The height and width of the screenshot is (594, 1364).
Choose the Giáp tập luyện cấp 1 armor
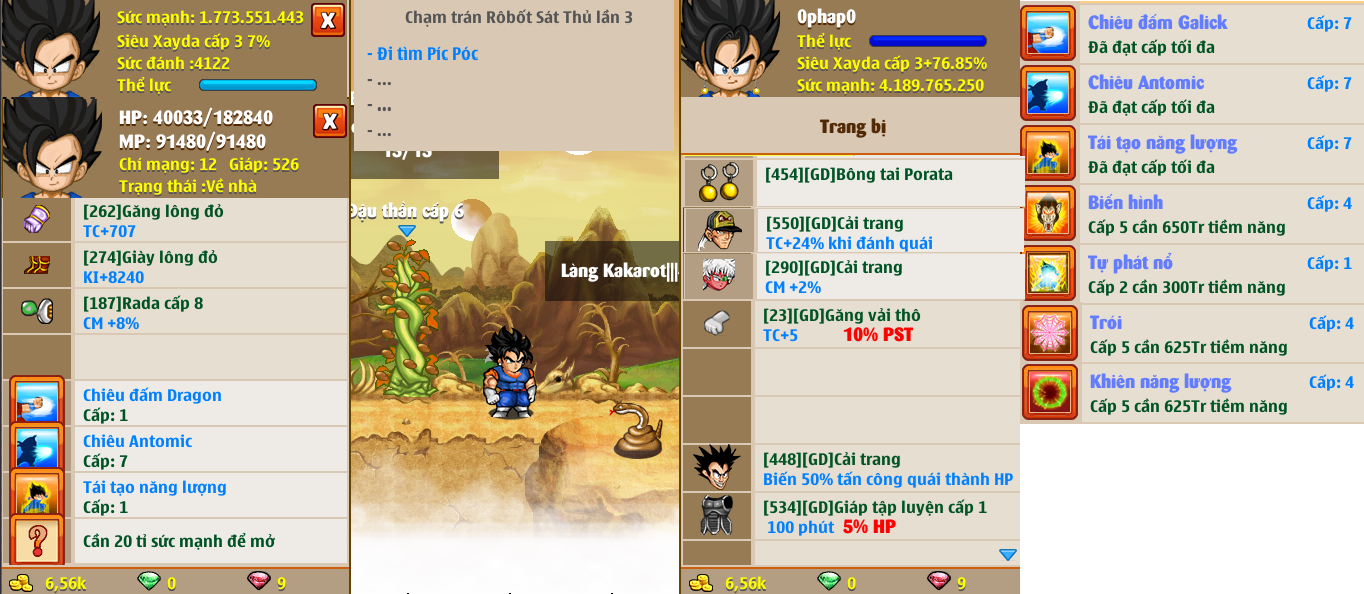[885, 516]
